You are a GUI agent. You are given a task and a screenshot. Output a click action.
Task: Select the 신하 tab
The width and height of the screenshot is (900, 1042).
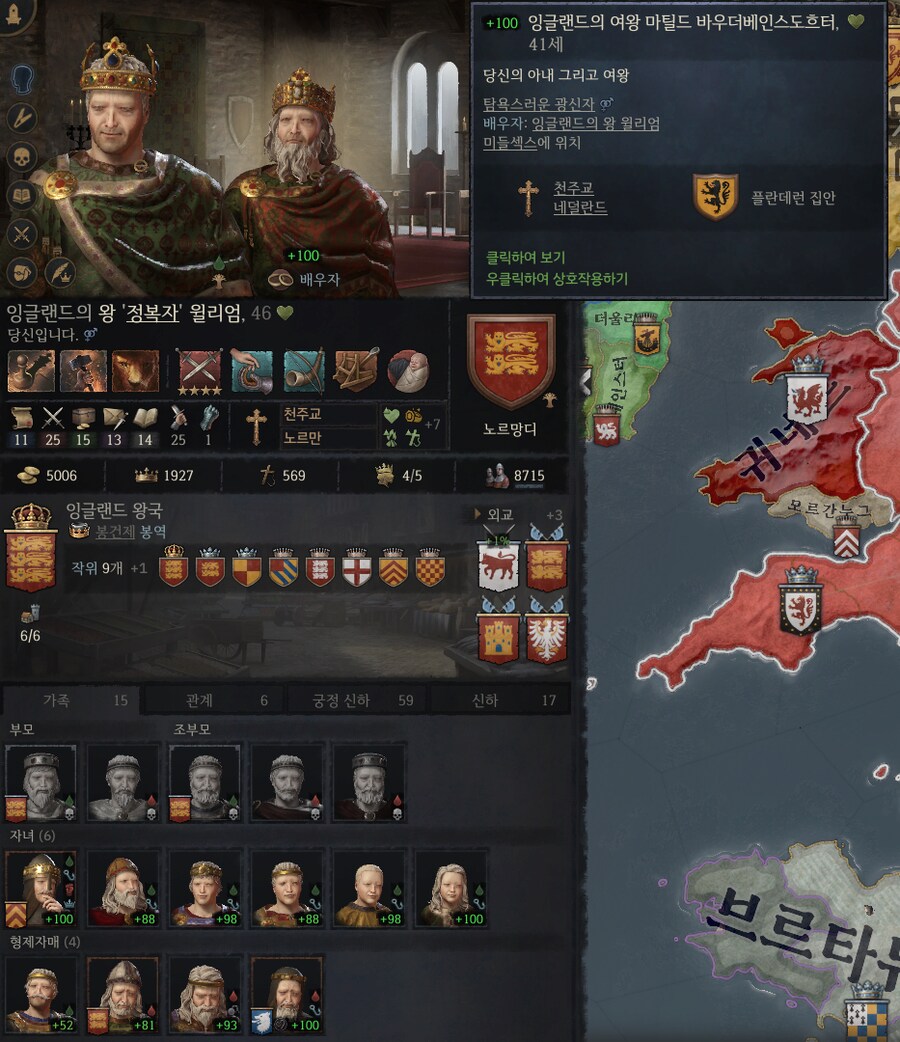pyautogui.click(x=499, y=701)
